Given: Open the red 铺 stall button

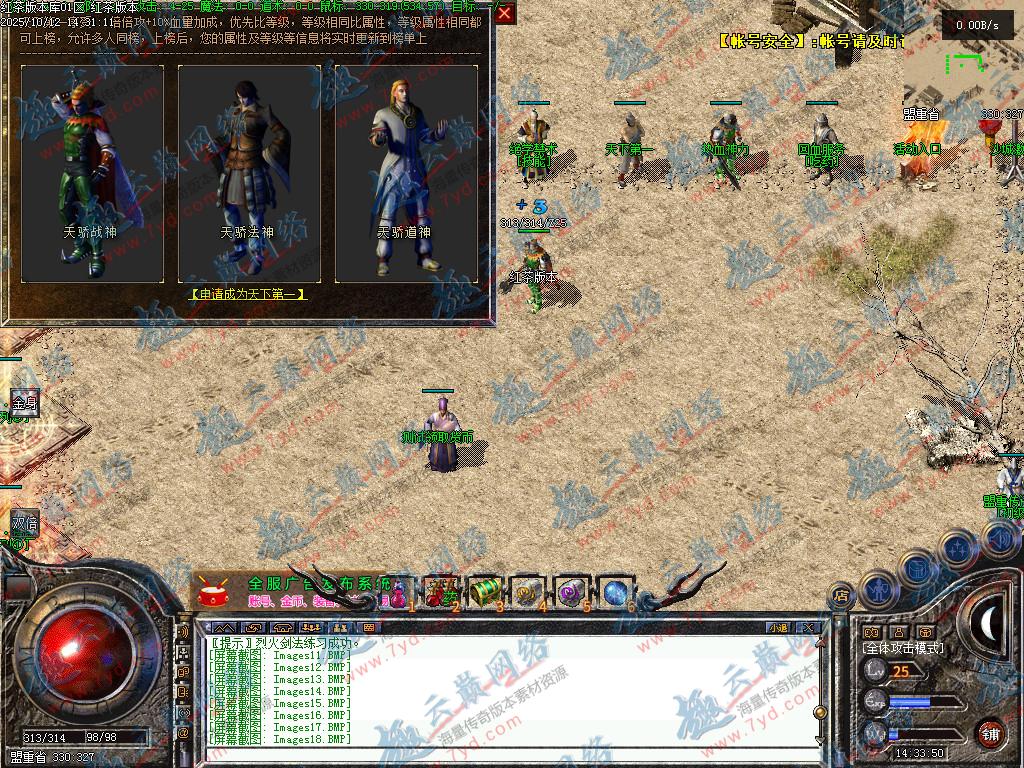Looking at the screenshot, I should pyautogui.click(x=990, y=733).
